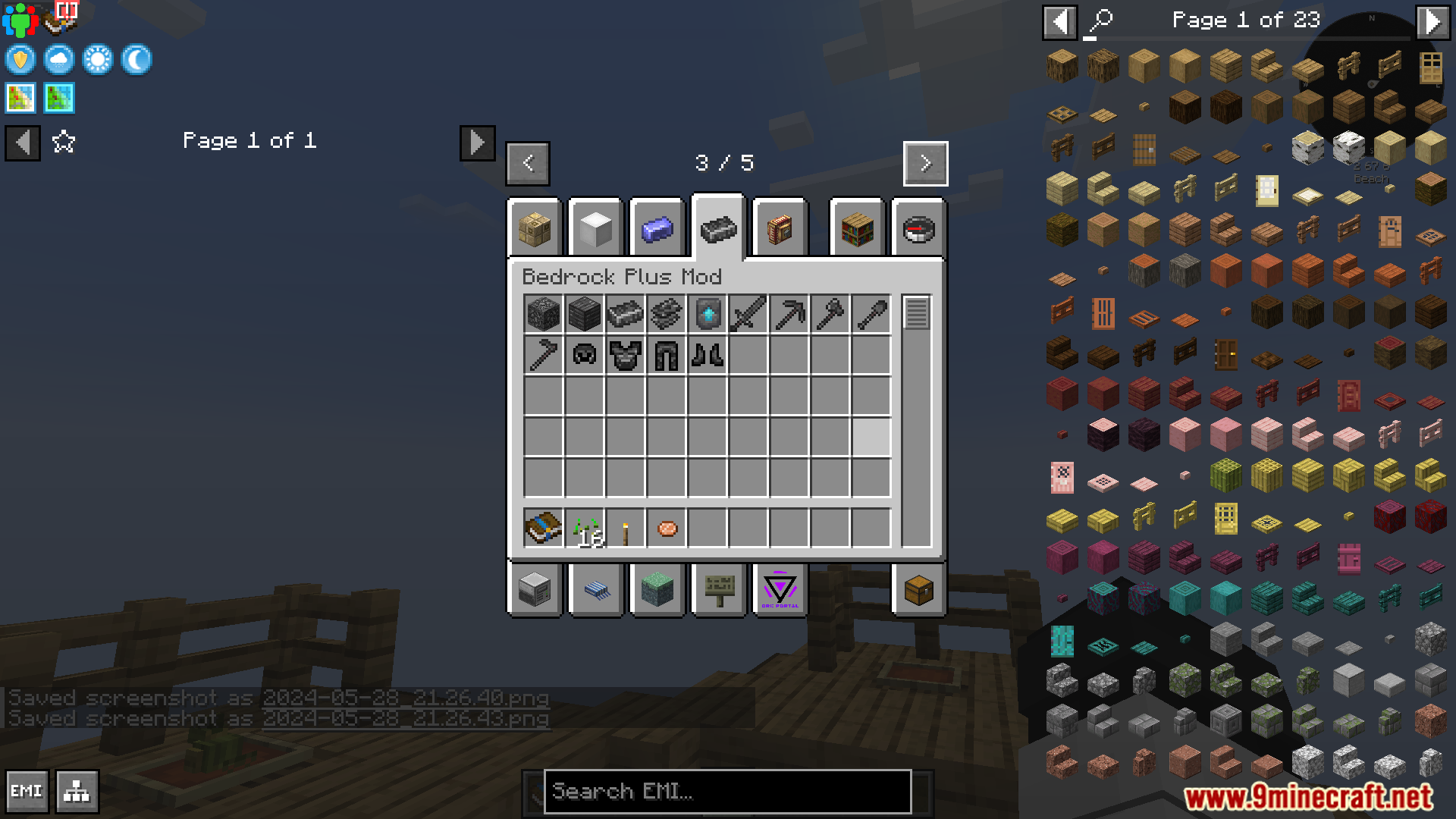Viewport: 1456px width, 819px height.
Task: Select the Bedrock Shovel tool
Action: coord(871,313)
